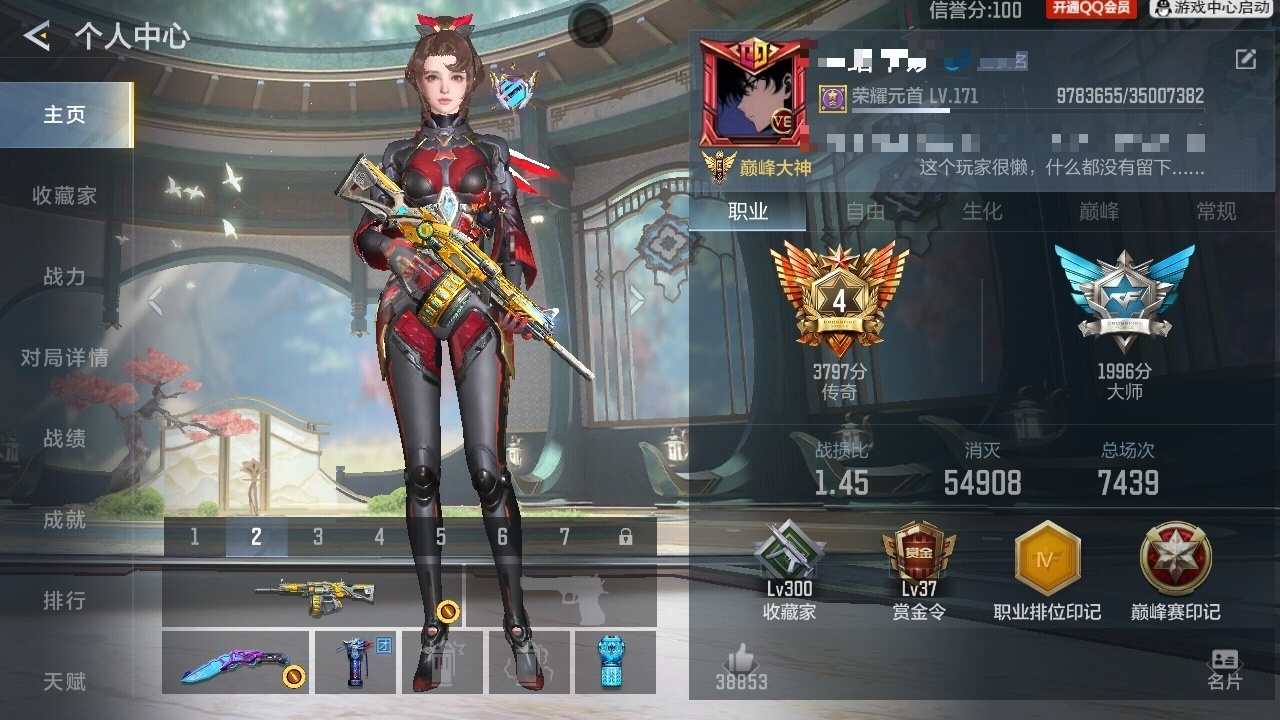Viewport: 1280px width, 720px height.
Task: Open the 赏金令 Lv37 badge
Action: click(x=918, y=571)
